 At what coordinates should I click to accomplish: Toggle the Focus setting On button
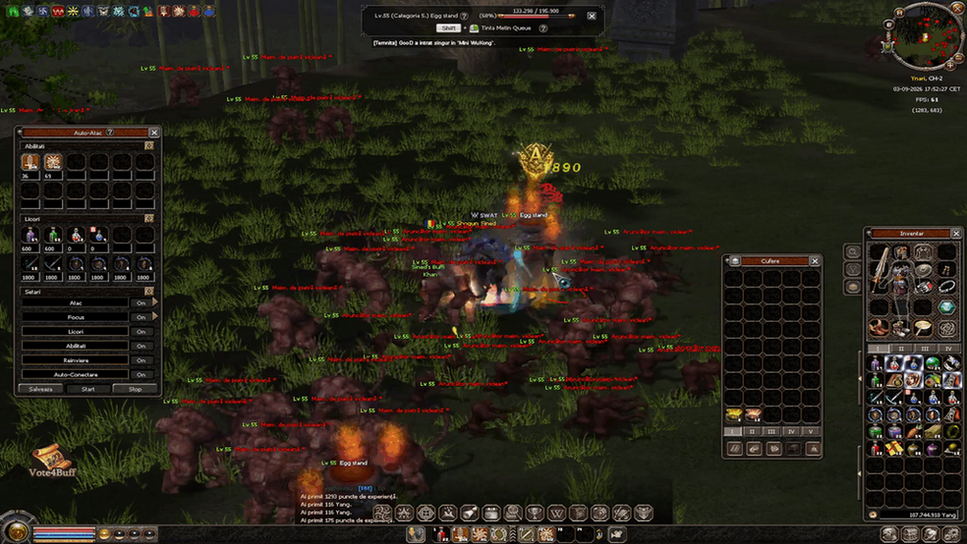[x=142, y=317]
